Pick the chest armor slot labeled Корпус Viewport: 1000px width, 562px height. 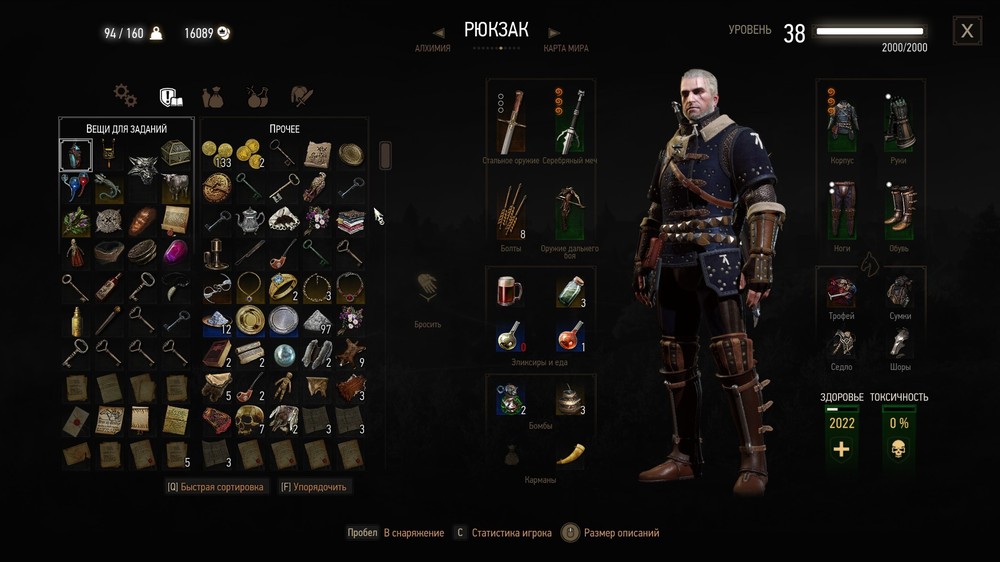click(842, 118)
